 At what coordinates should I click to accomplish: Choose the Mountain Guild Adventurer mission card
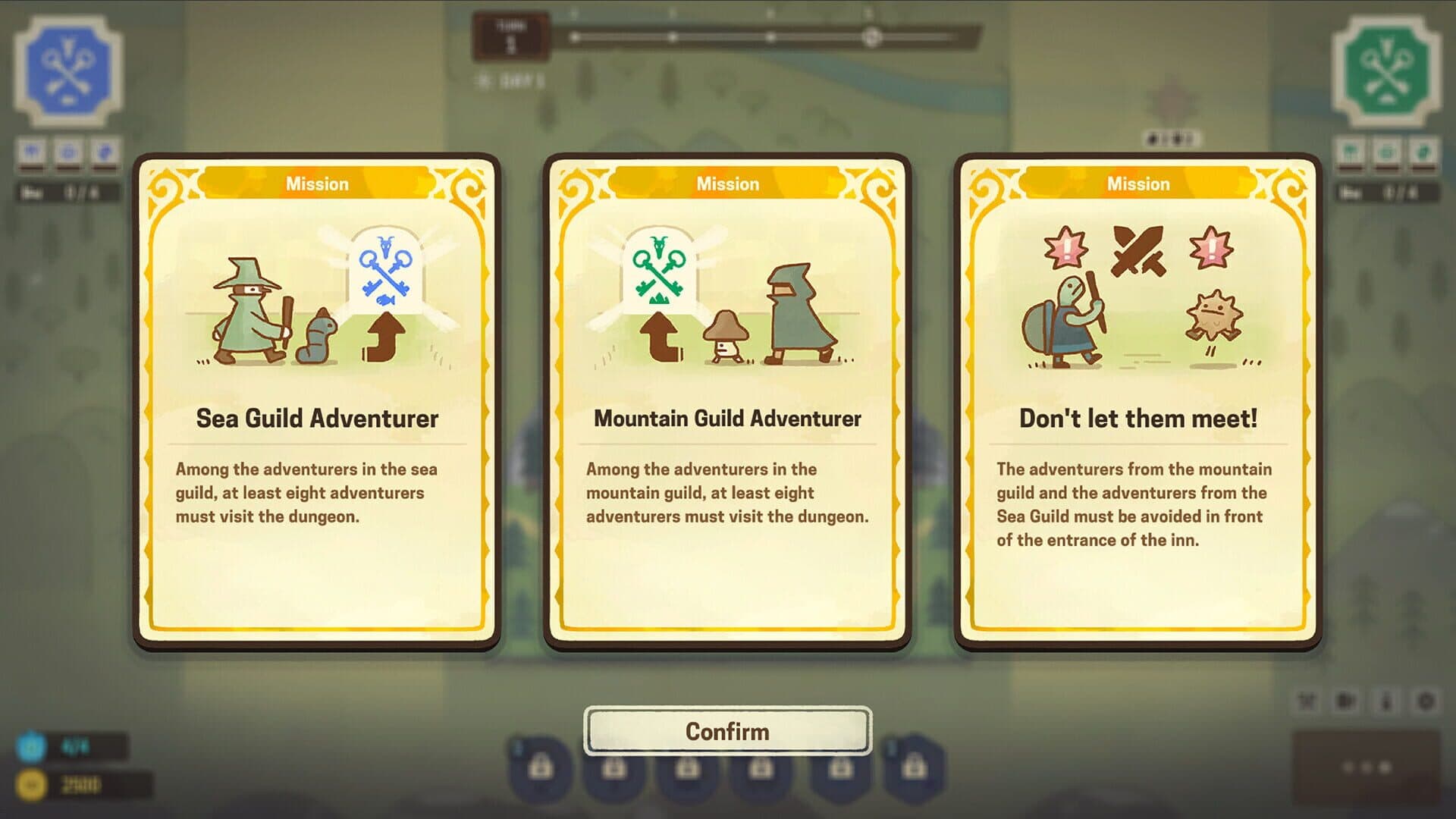[727, 402]
